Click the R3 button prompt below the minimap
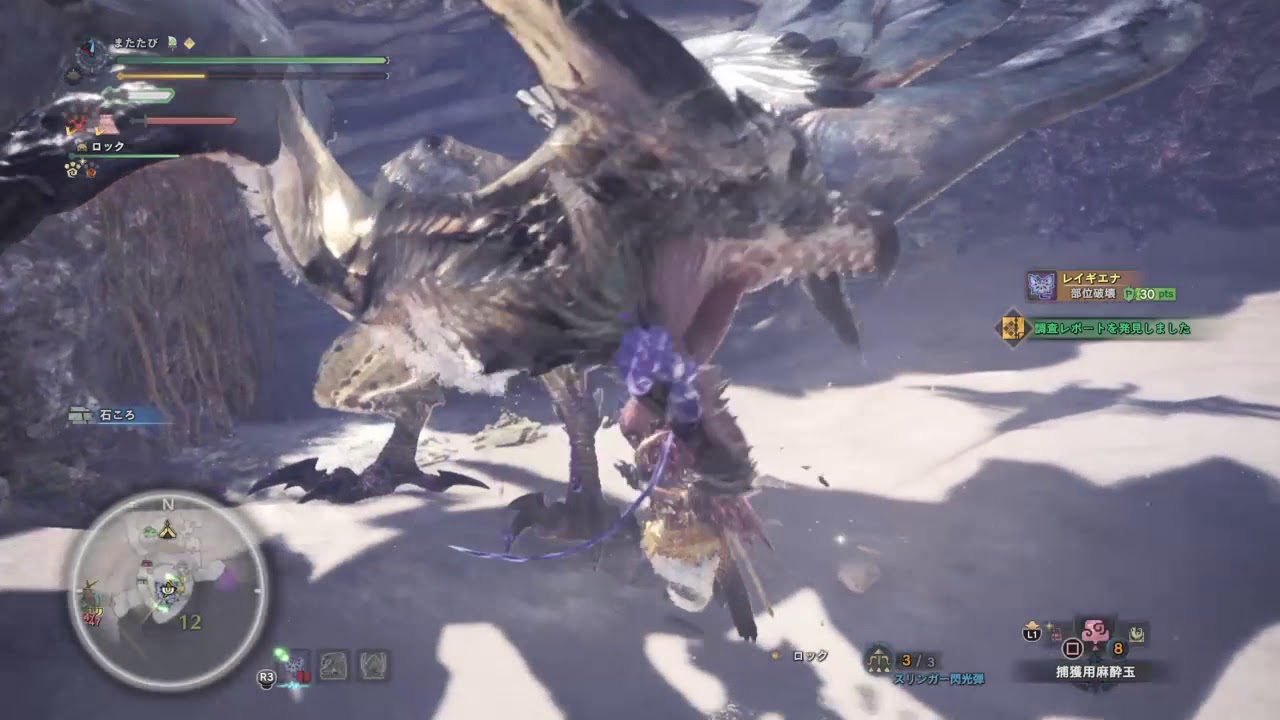Image resolution: width=1280 pixels, height=720 pixels. click(x=265, y=676)
